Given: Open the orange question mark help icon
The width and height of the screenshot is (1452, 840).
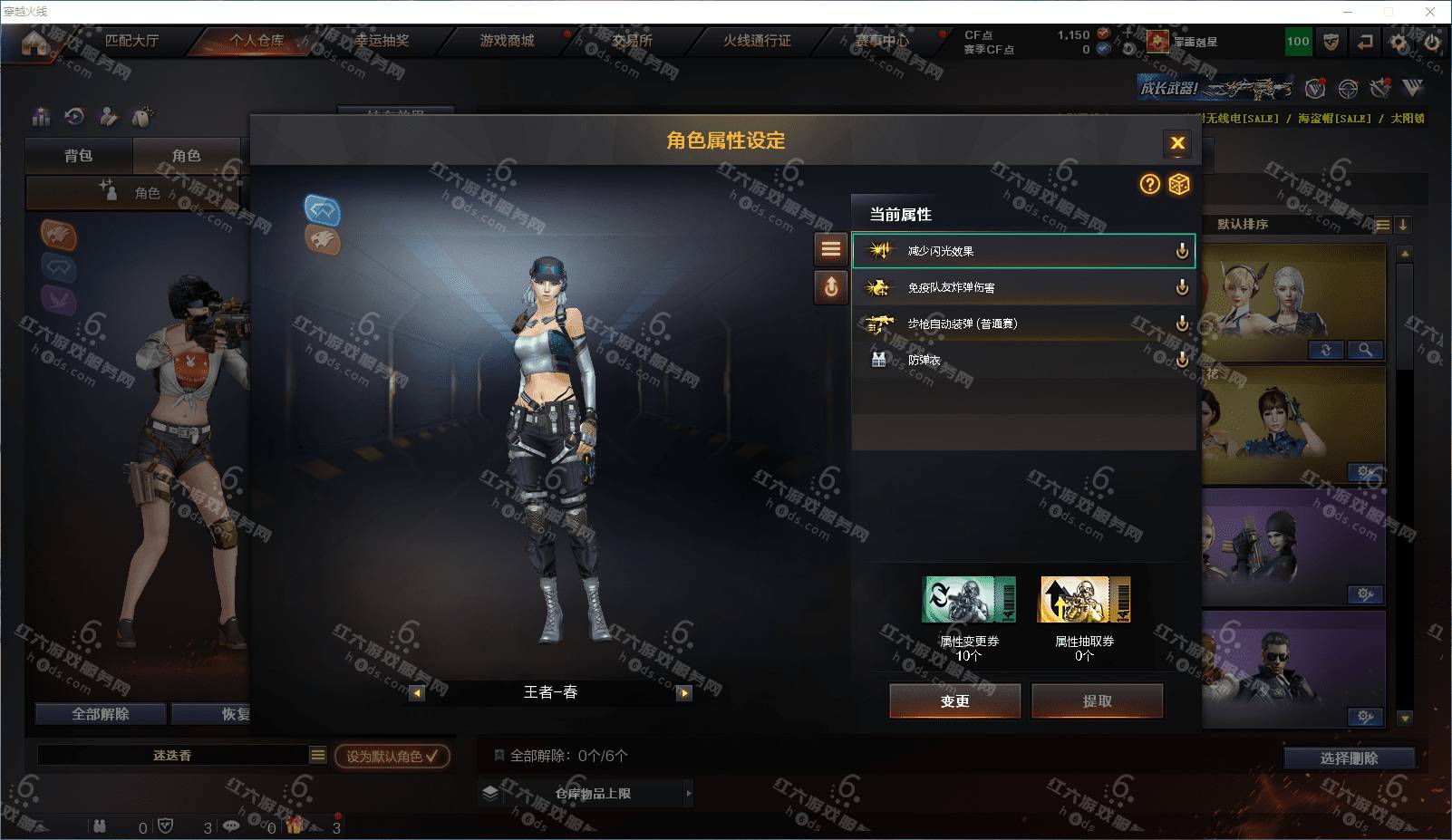Looking at the screenshot, I should [1149, 185].
